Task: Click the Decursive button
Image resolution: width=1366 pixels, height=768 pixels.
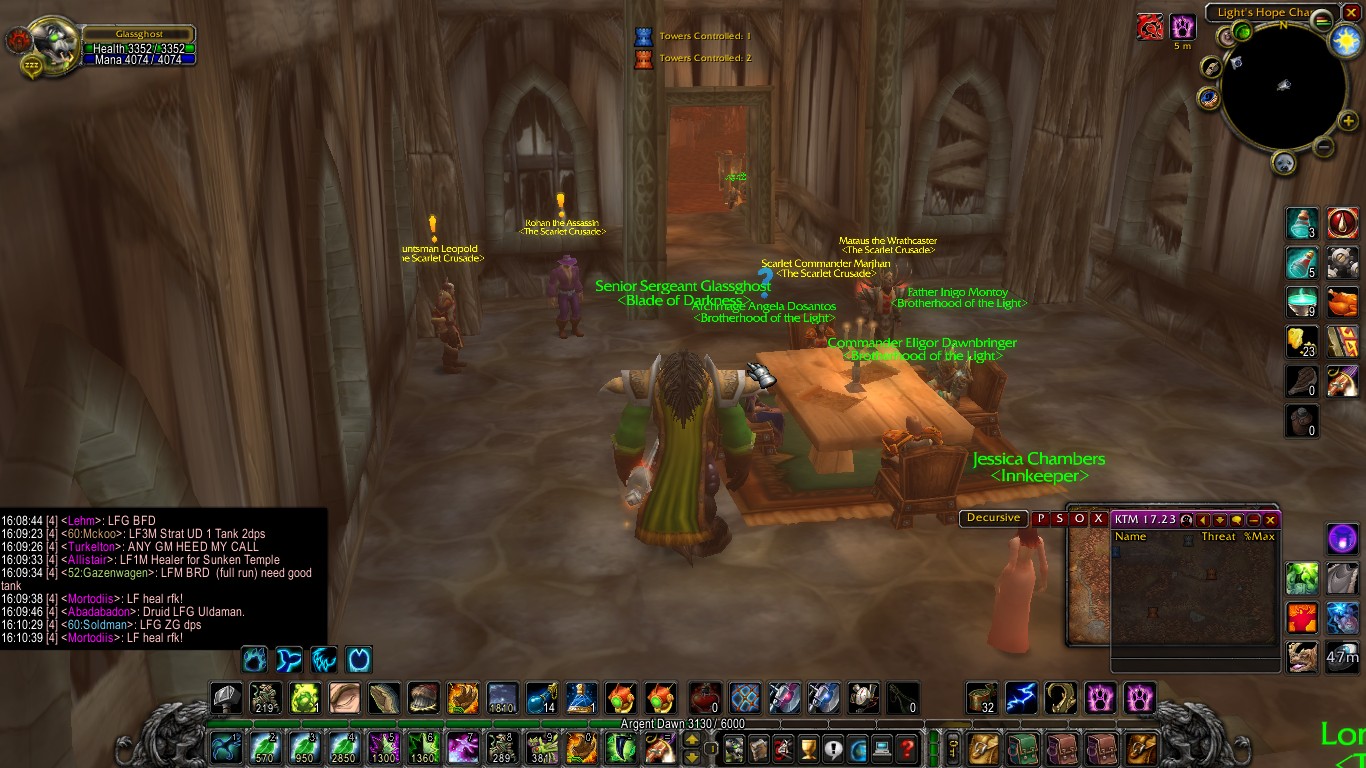Action: click(x=993, y=518)
